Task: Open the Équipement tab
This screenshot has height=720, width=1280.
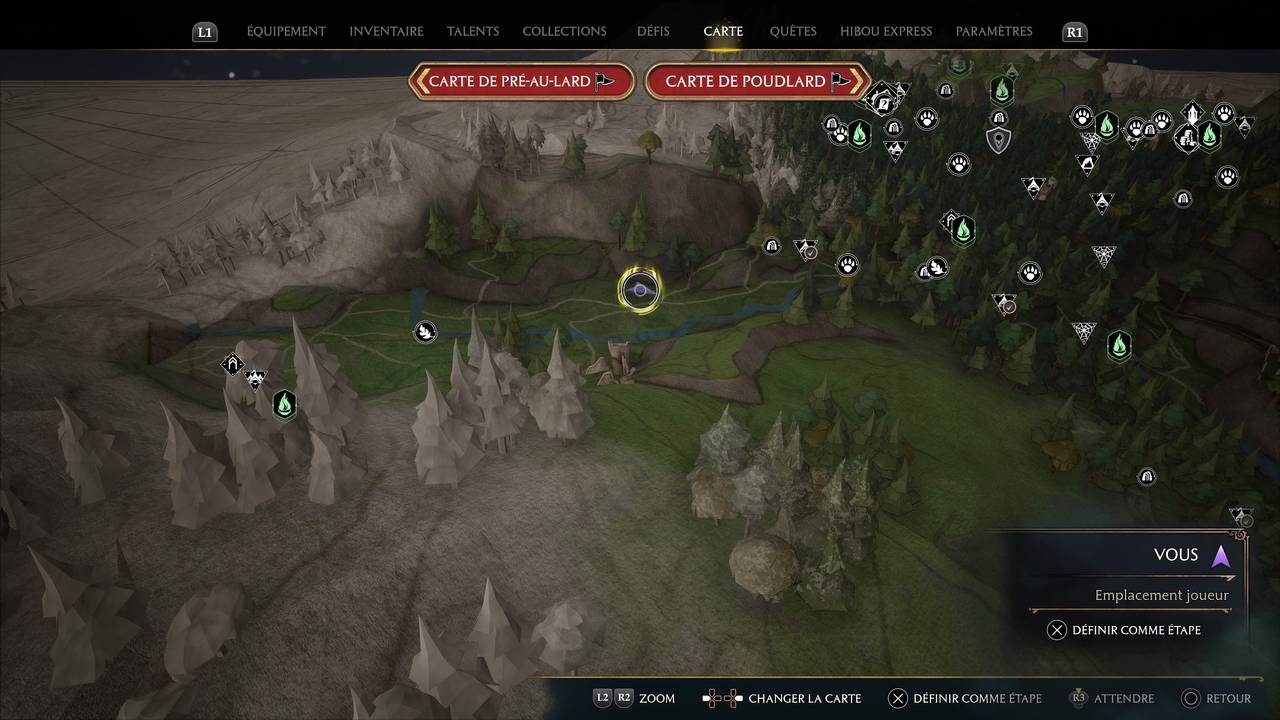Action: coord(286,31)
